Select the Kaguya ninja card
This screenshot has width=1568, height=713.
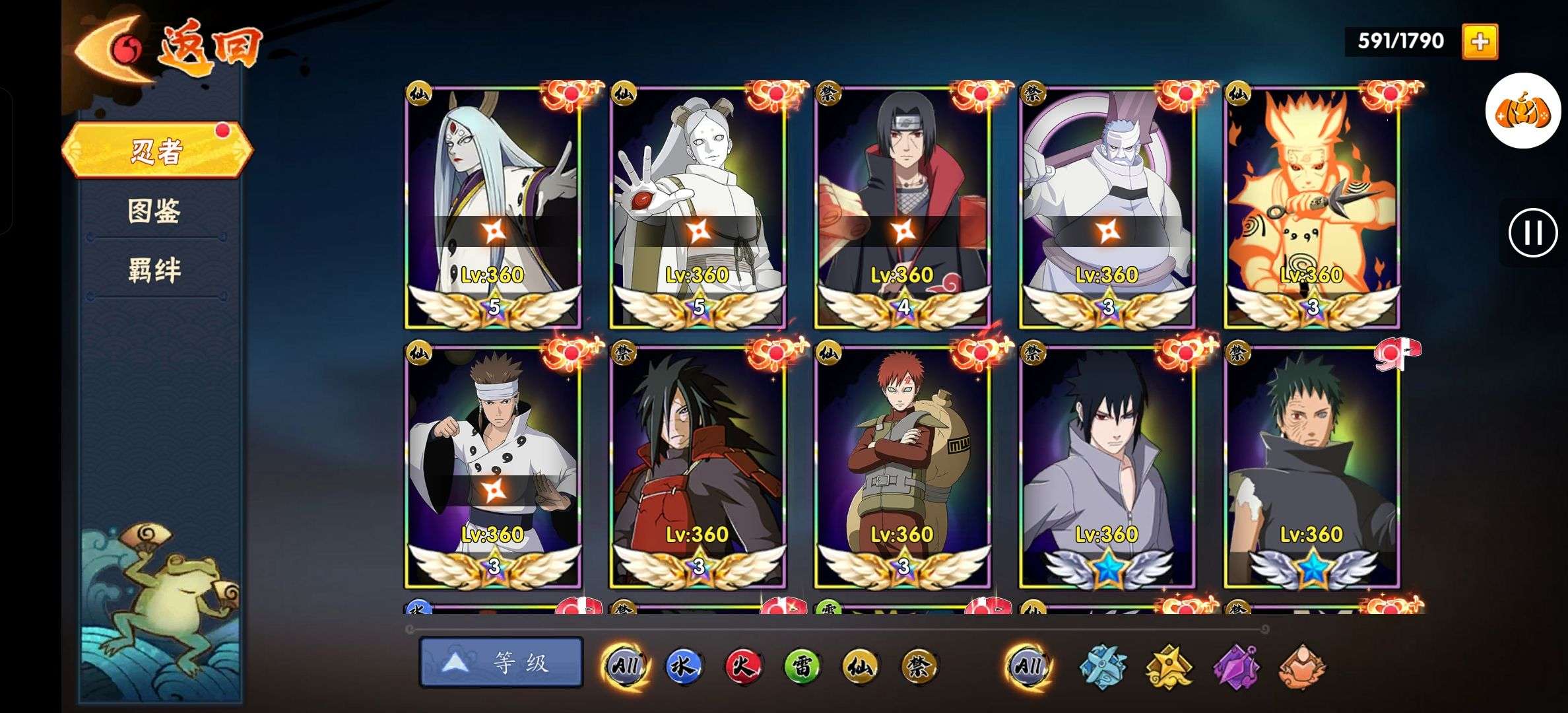[493, 208]
